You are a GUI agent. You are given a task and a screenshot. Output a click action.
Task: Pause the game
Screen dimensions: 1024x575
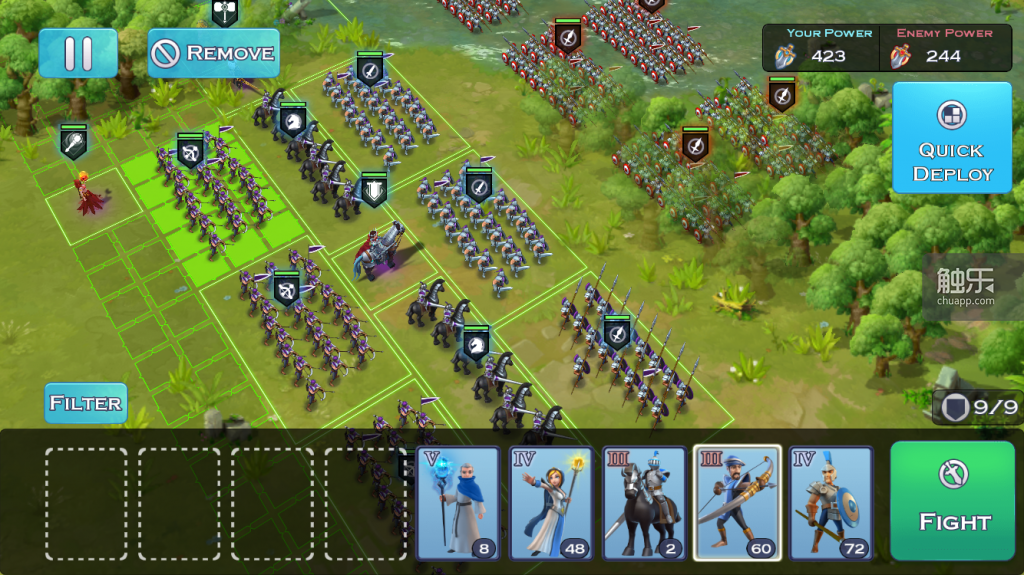[78, 53]
